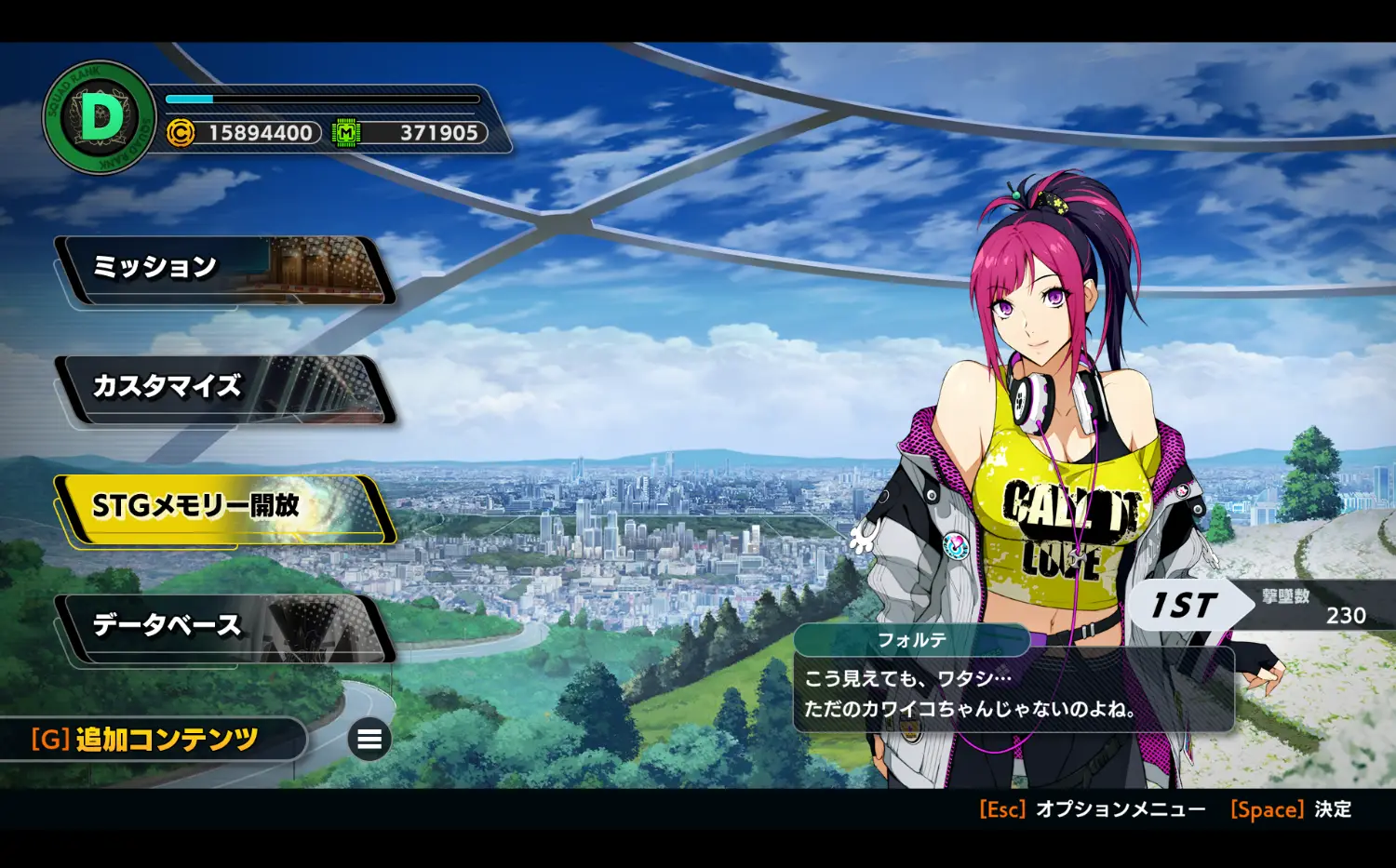Open the ミッション menu
The image size is (1396, 868).
pos(223,270)
